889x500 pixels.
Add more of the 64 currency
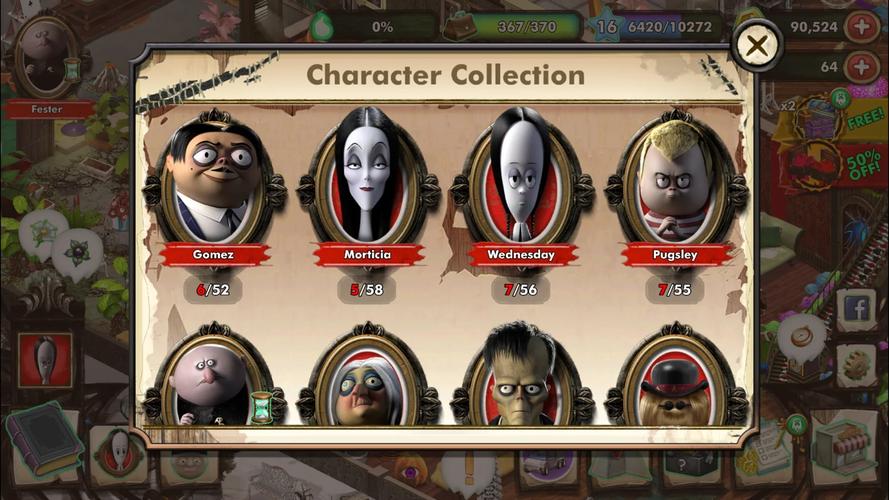tap(862, 67)
